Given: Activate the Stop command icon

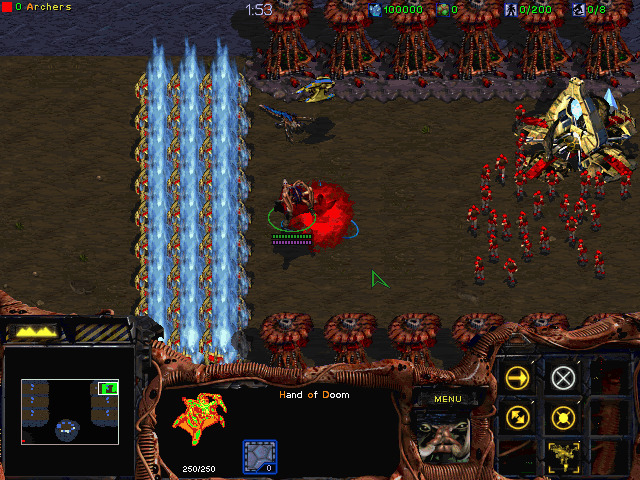Looking at the screenshot, I should point(564,378).
